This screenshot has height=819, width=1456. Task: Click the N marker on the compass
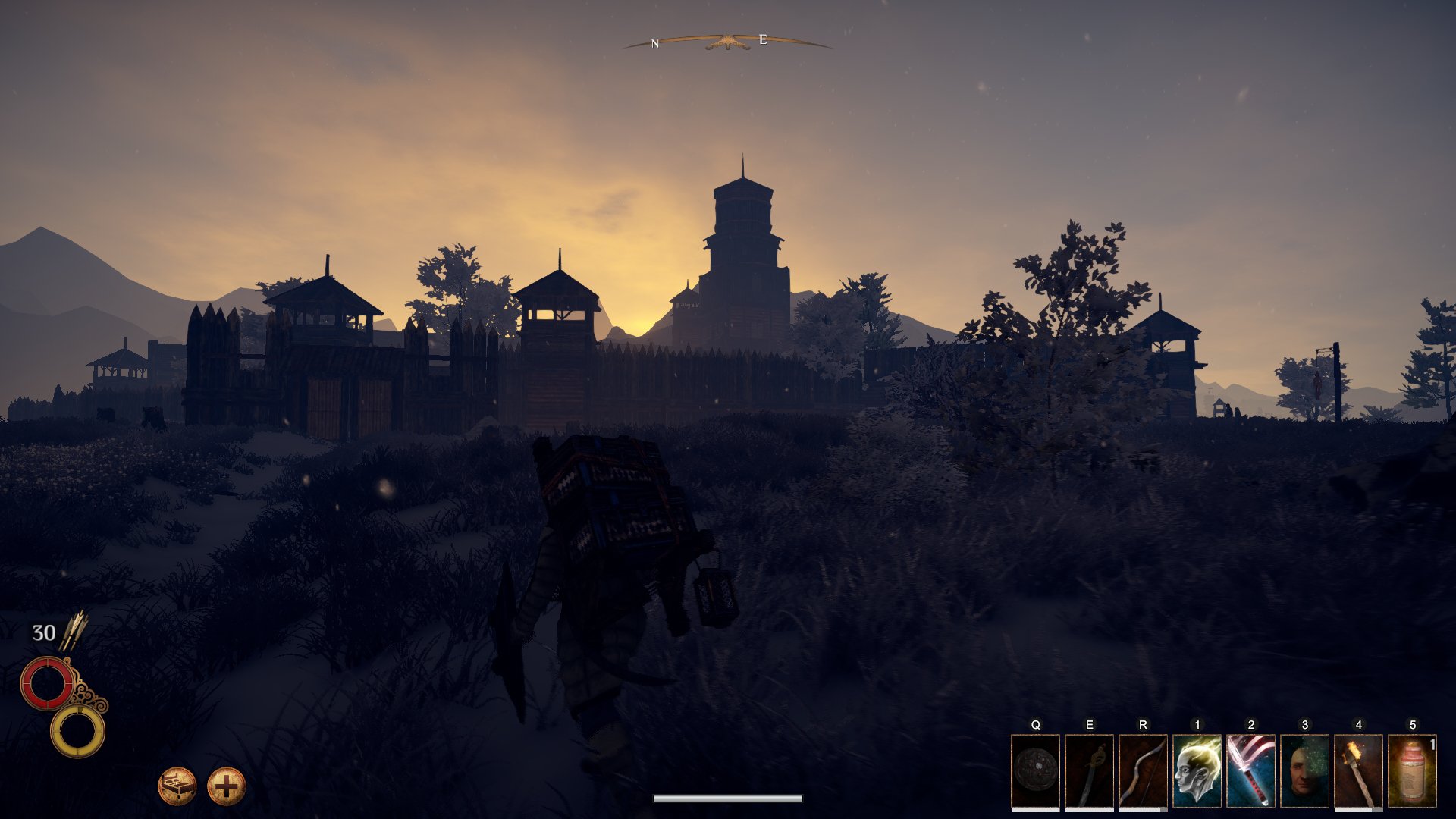654,42
